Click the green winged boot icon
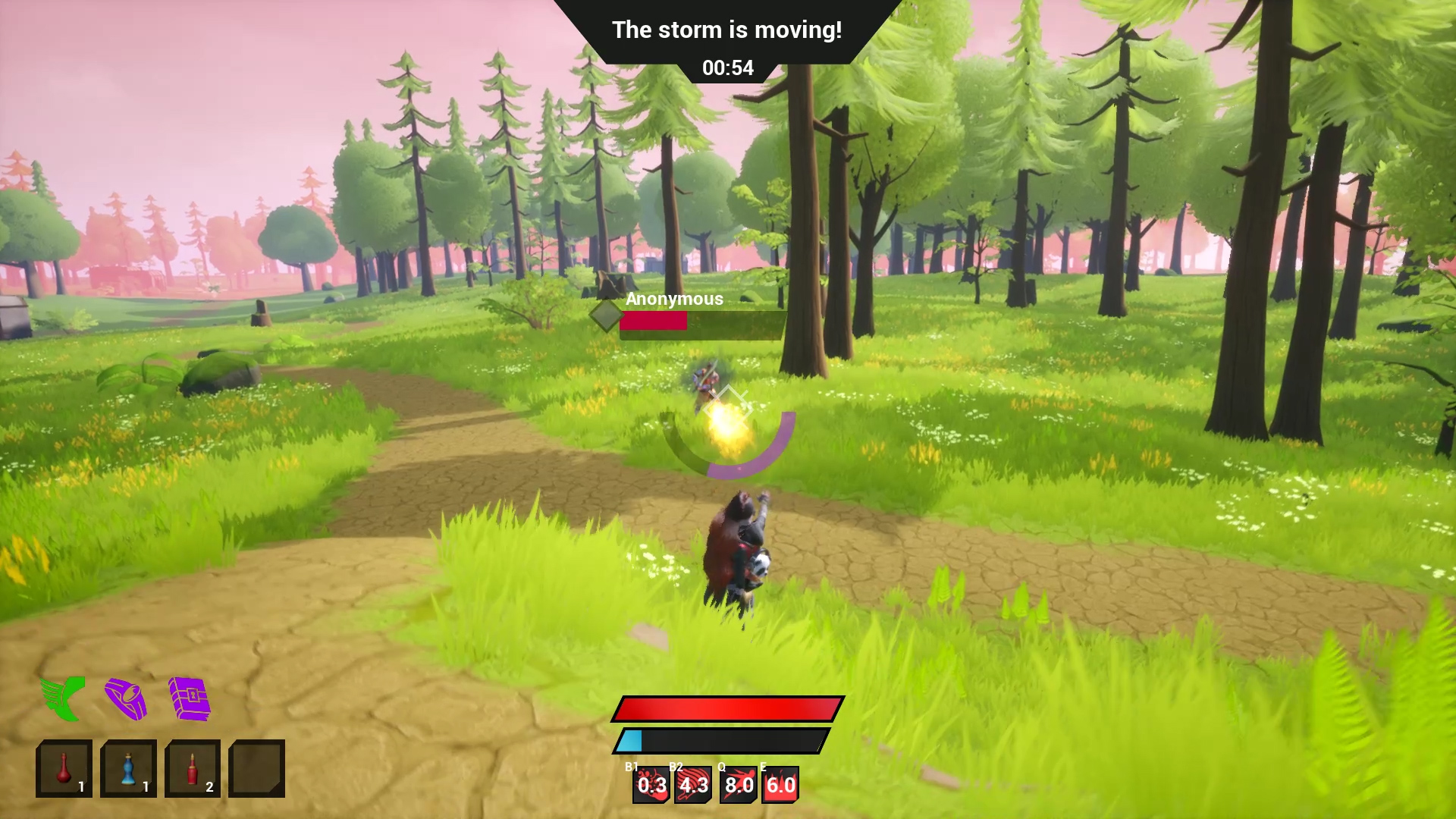This screenshot has width=1456, height=819. click(63, 698)
